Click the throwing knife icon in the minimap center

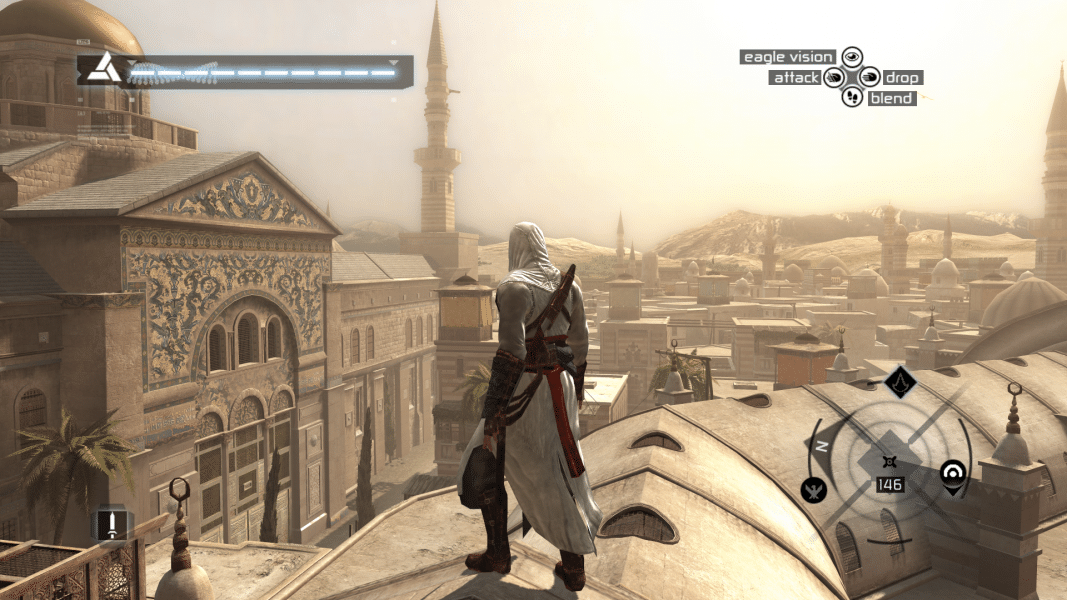pyautogui.click(x=889, y=461)
